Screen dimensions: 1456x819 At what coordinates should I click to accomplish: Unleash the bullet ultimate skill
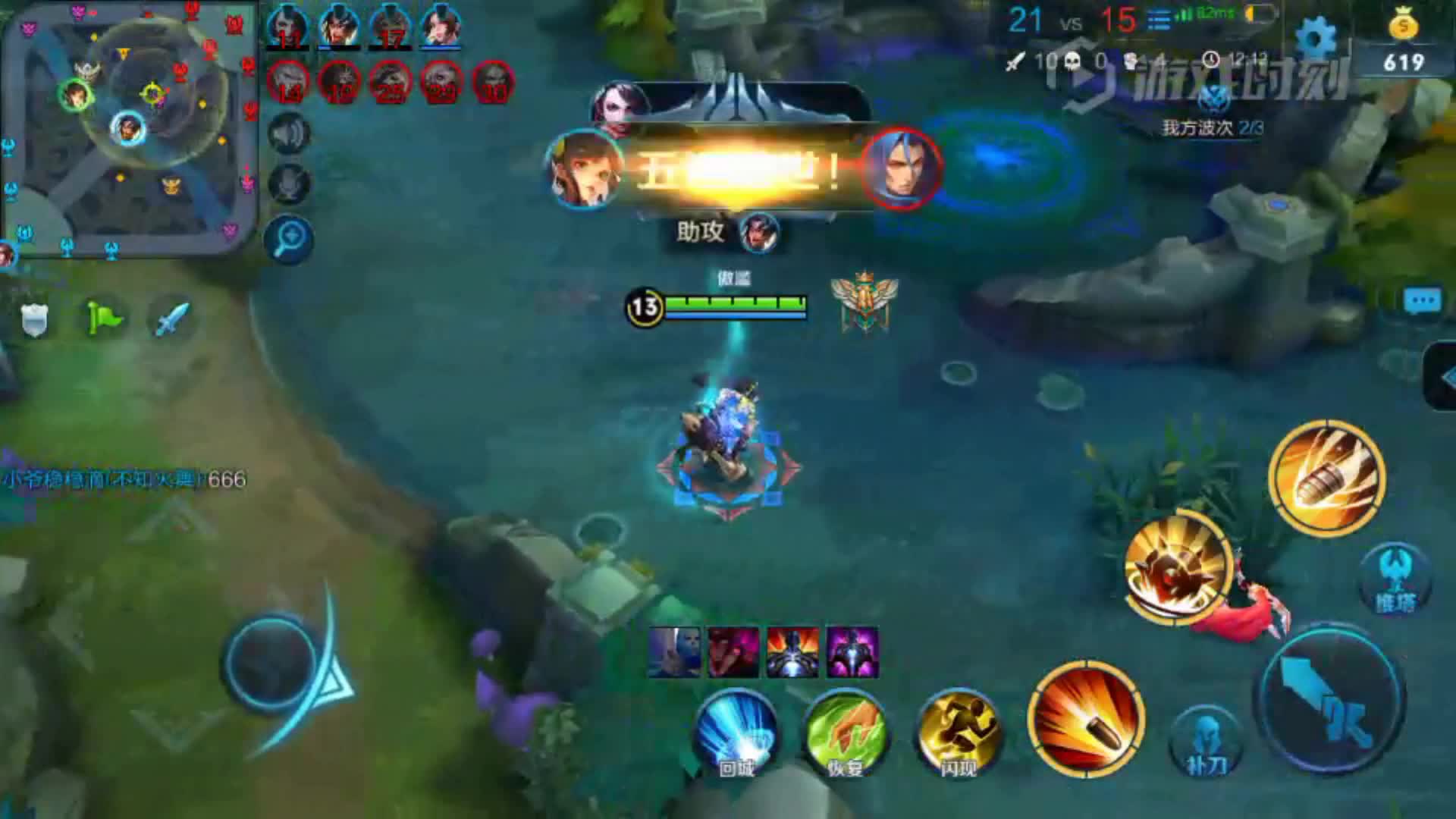tap(1327, 478)
